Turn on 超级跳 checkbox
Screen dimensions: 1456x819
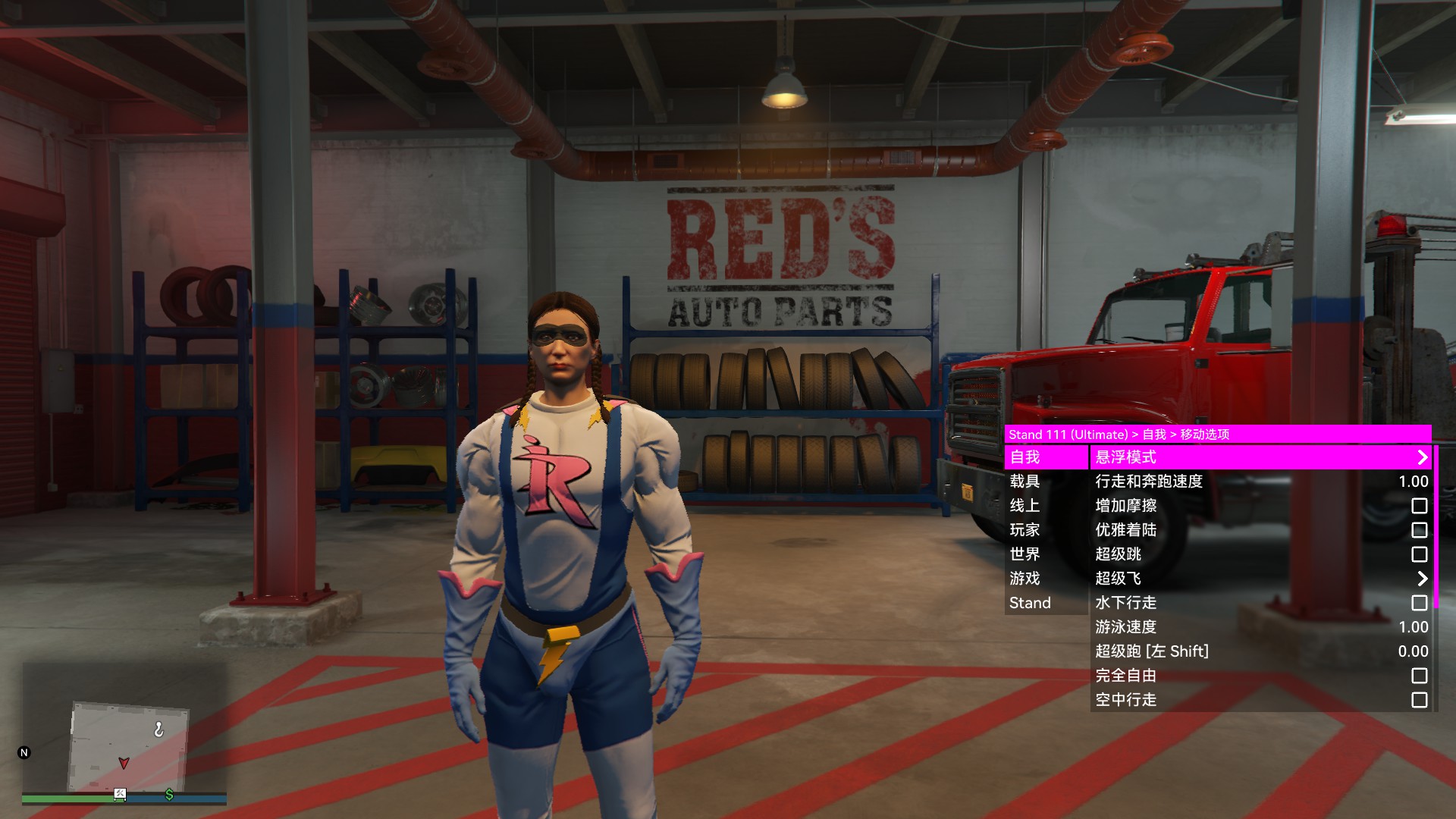point(1419,554)
